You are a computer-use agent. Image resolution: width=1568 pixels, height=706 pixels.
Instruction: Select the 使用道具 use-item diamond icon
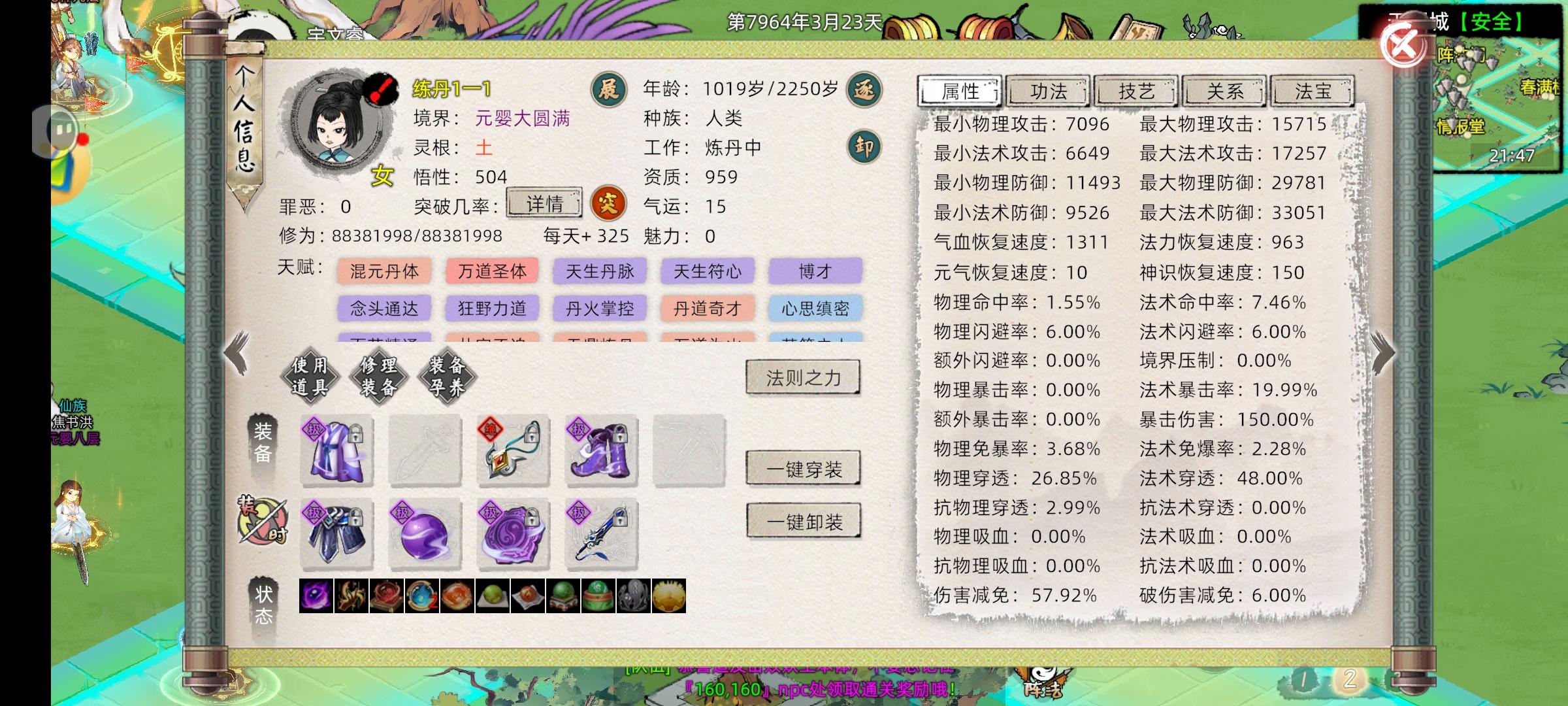click(x=310, y=377)
